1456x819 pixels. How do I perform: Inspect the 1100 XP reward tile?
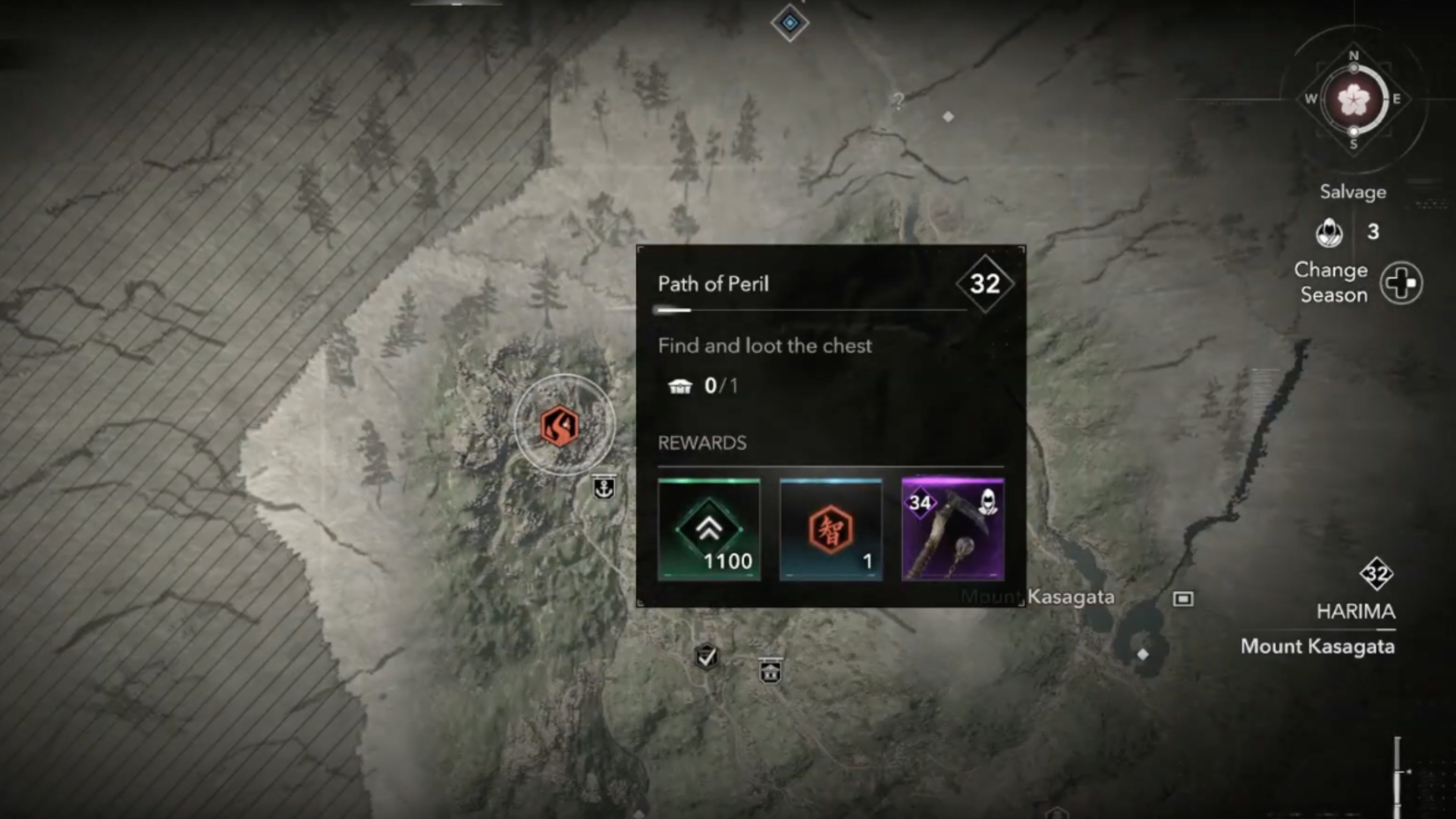click(709, 529)
